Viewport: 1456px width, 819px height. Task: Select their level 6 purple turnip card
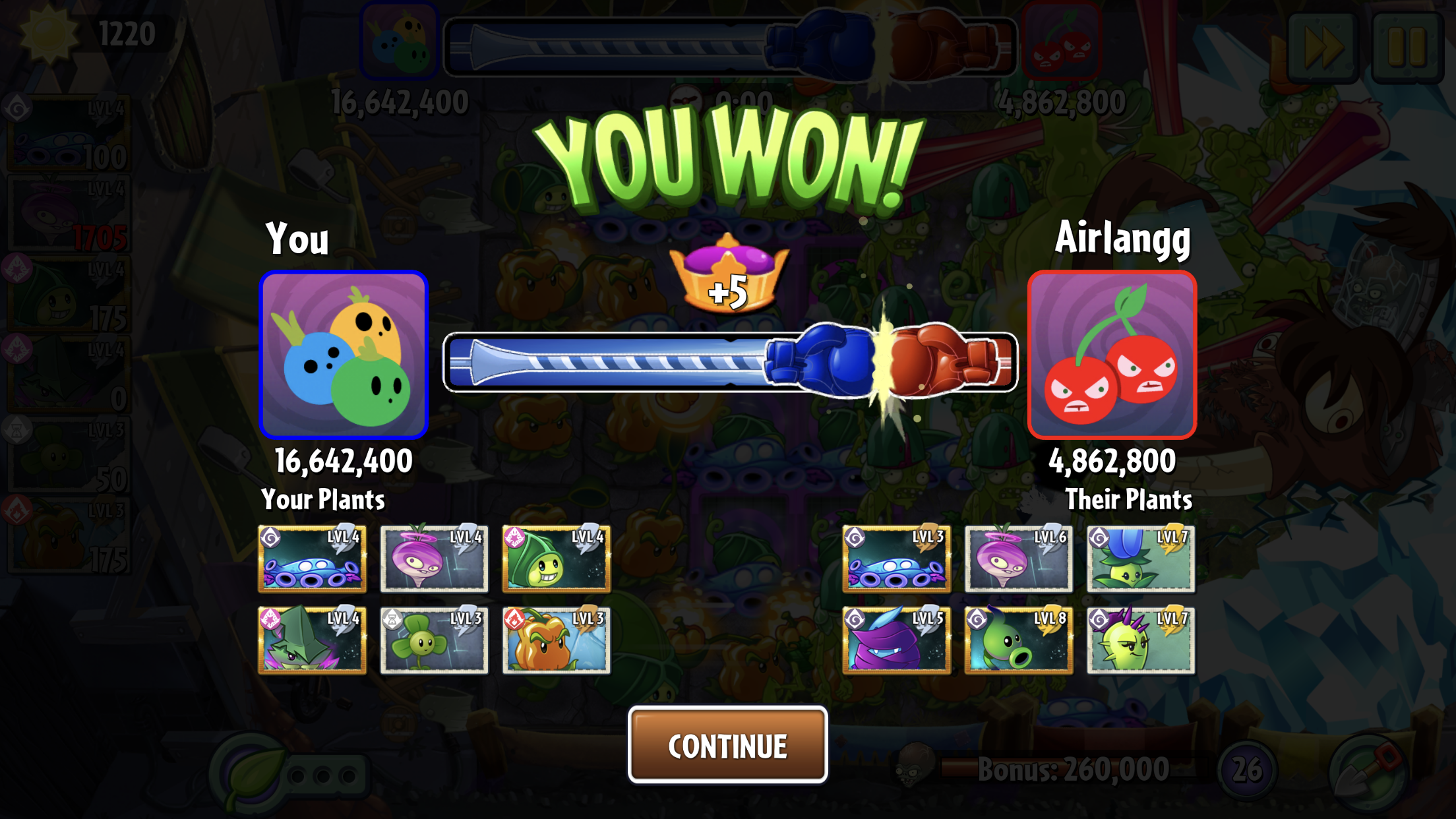pos(1018,559)
